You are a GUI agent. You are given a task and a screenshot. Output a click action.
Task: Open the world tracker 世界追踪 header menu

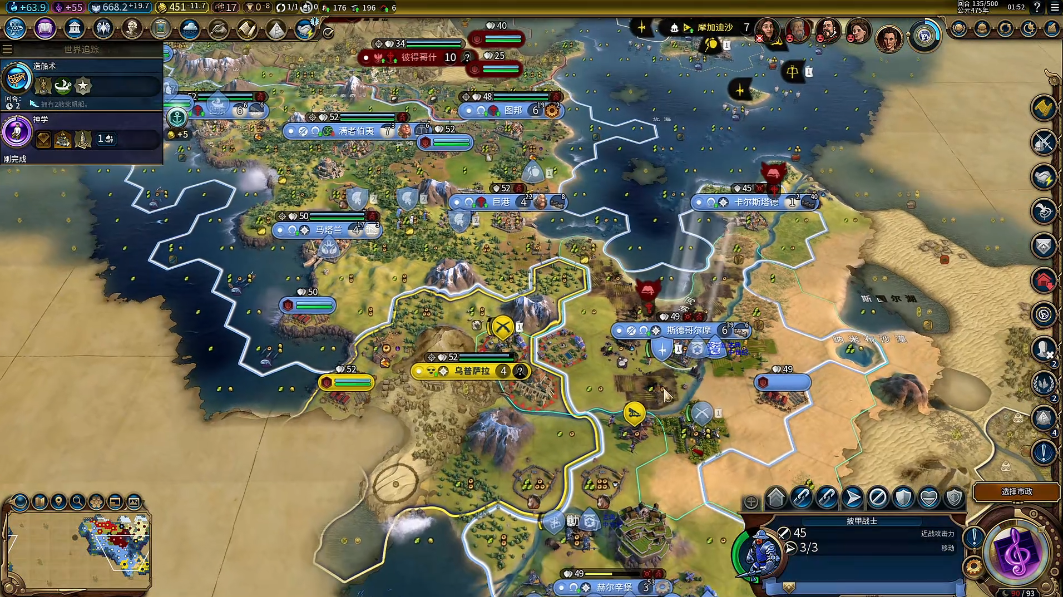pyautogui.click(x=80, y=48)
